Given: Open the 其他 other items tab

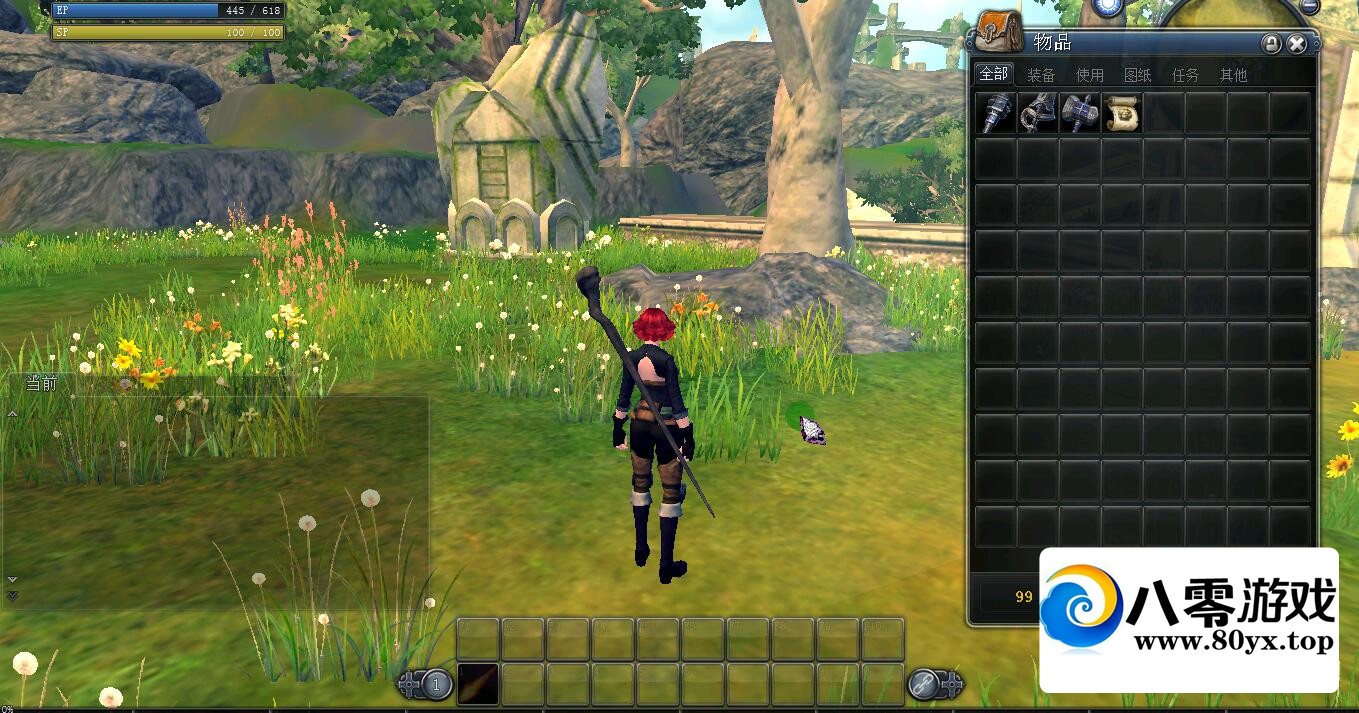Looking at the screenshot, I should pyautogui.click(x=1233, y=75).
